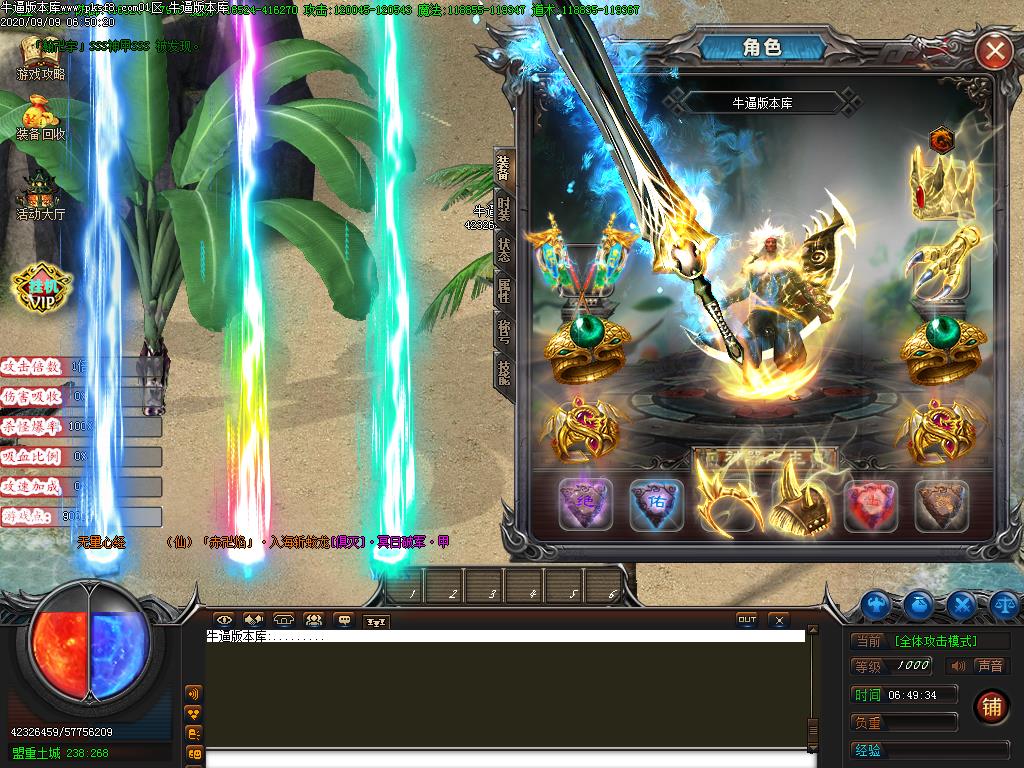Screen dimensions: 1024x768
Task: Open the 游戏攻略 game guide
Action: coord(41,60)
